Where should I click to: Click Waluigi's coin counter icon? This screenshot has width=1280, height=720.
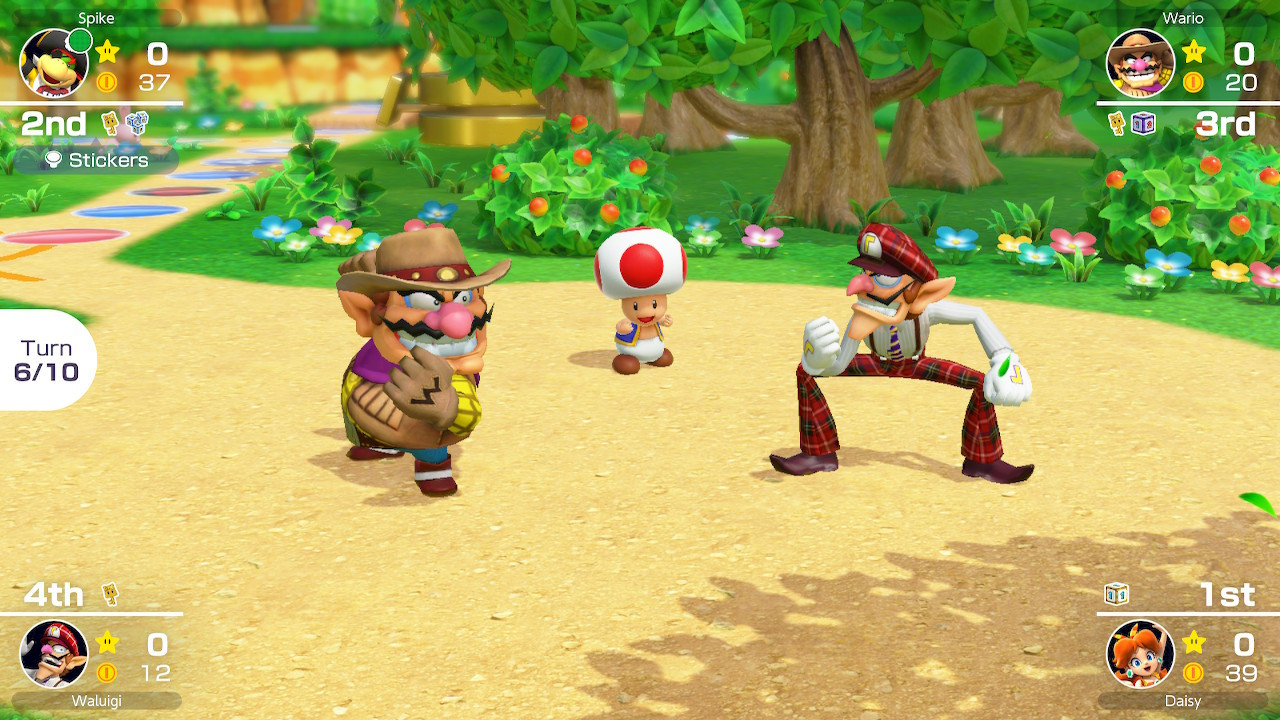(106, 671)
